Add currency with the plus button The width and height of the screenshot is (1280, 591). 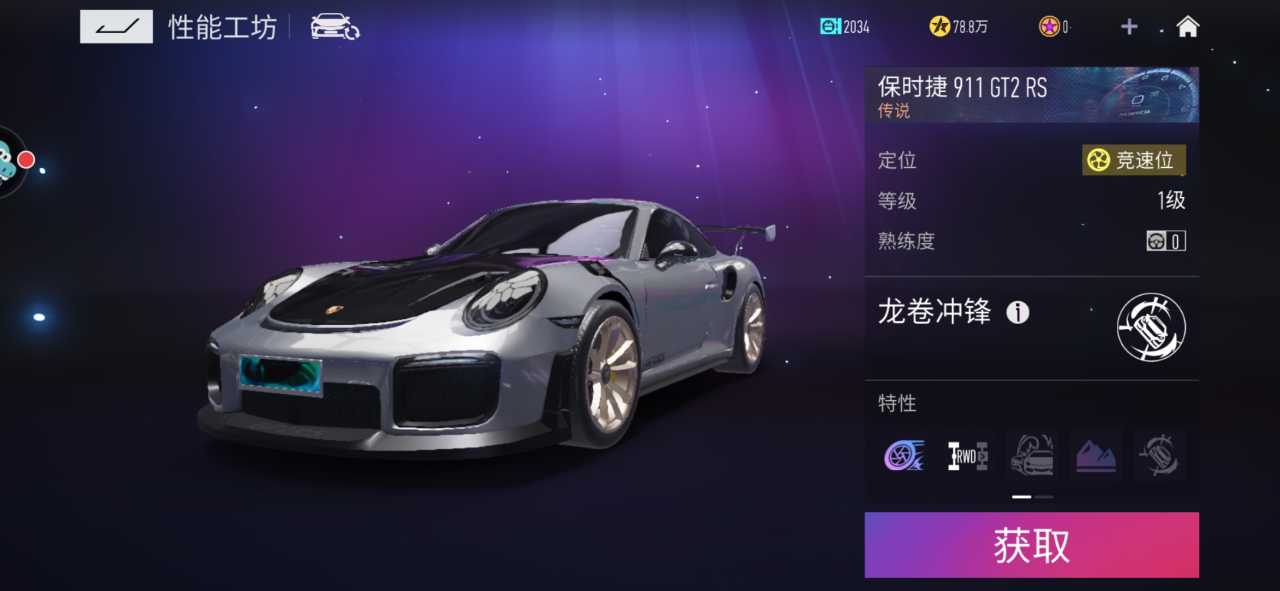(1129, 27)
